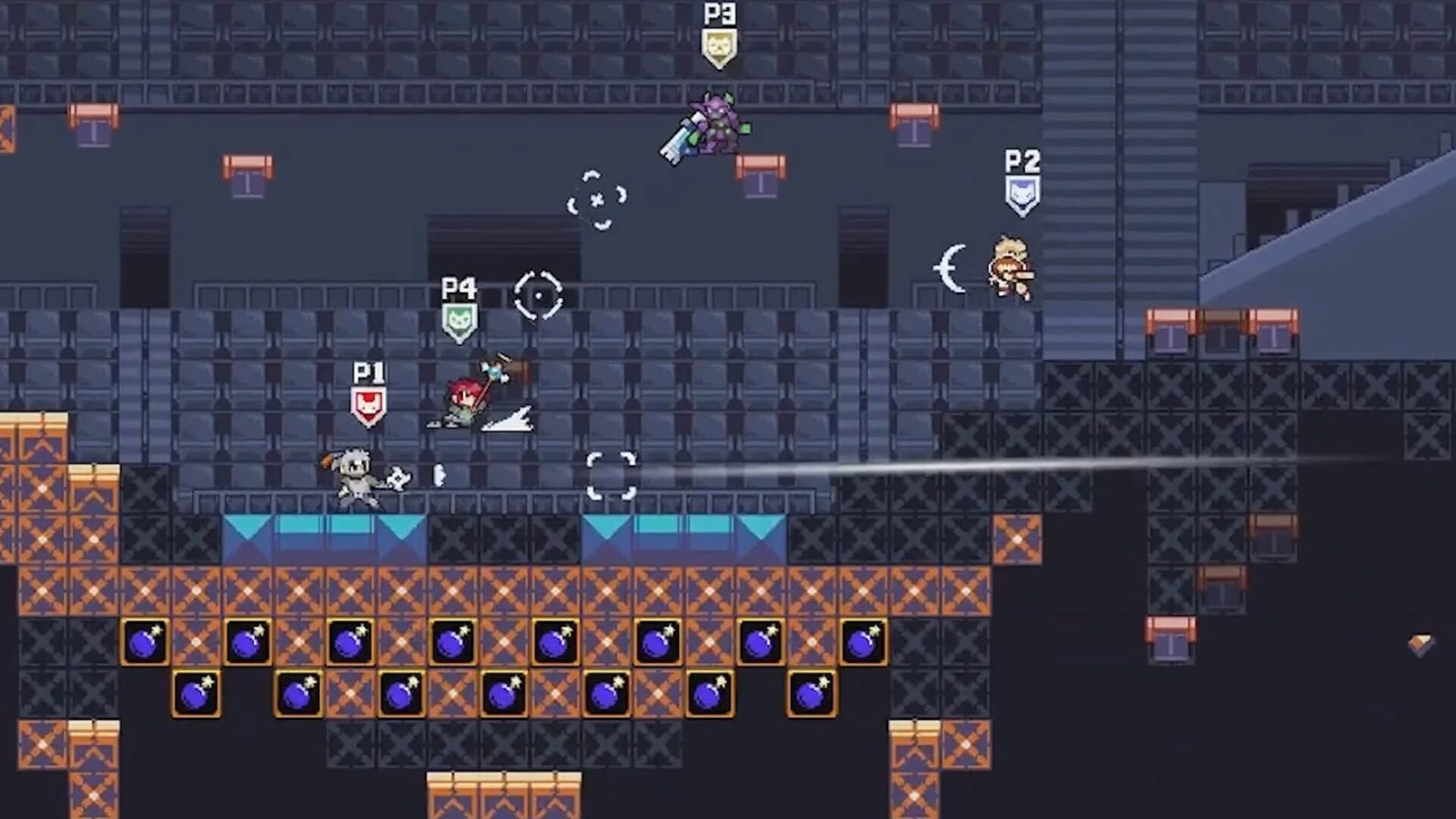This screenshot has height=819, width=1456.
Task: Click the four-dot spinning target marker
Action: [x=596, y=201]
